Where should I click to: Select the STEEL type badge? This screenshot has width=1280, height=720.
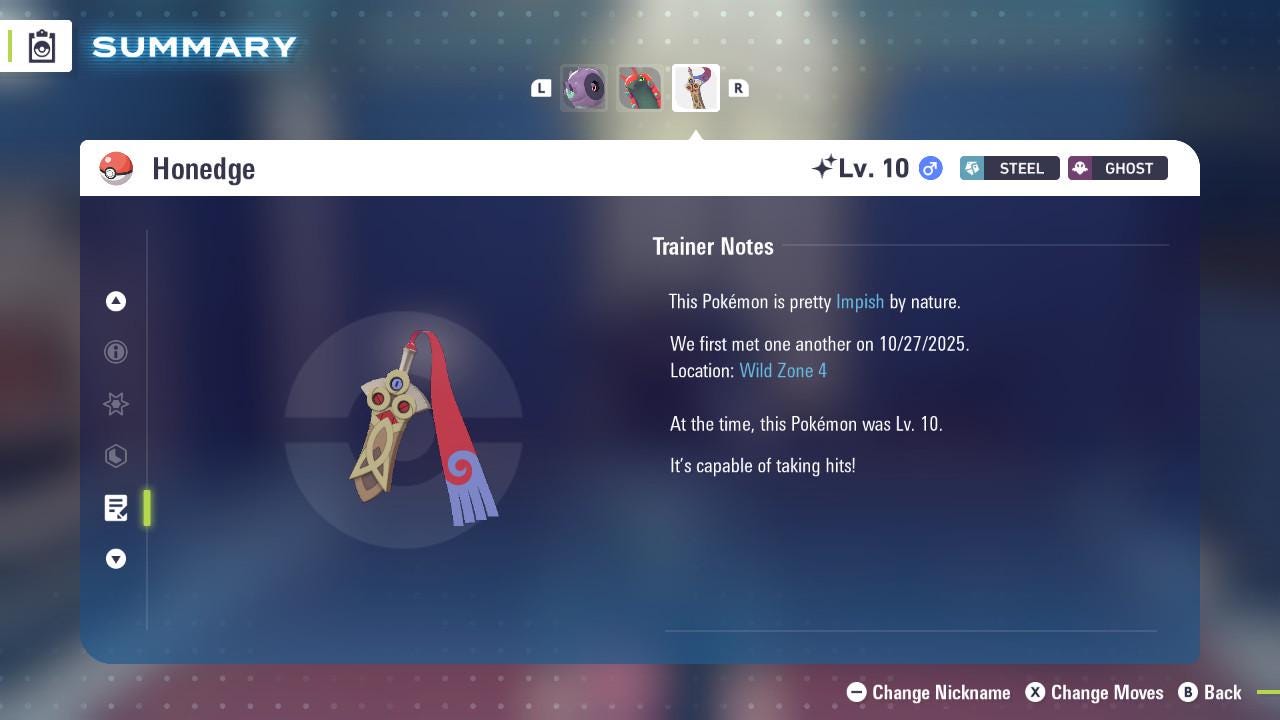coord(1009,168)
